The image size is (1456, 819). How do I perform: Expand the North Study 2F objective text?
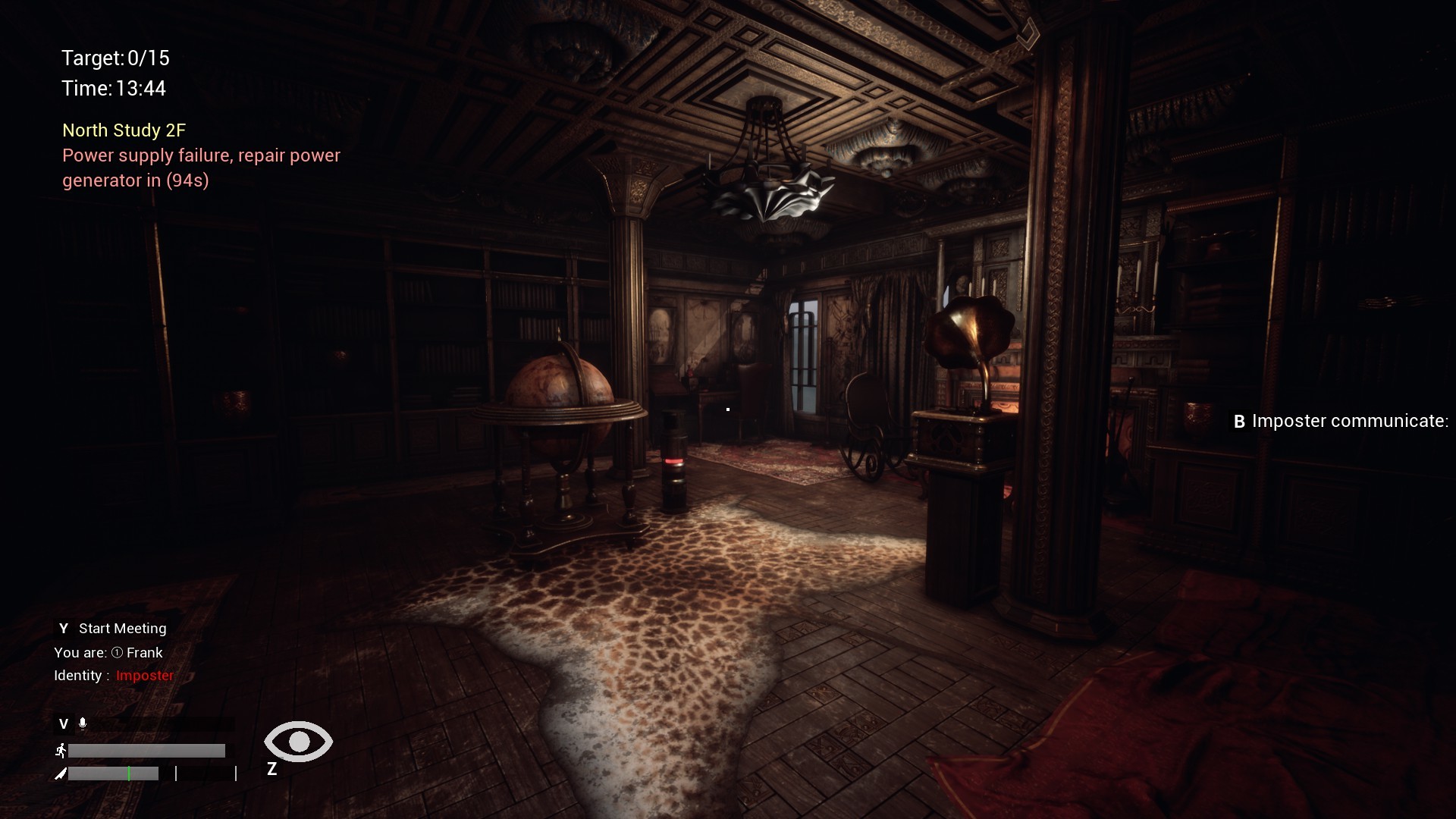[x=124, y=130]
